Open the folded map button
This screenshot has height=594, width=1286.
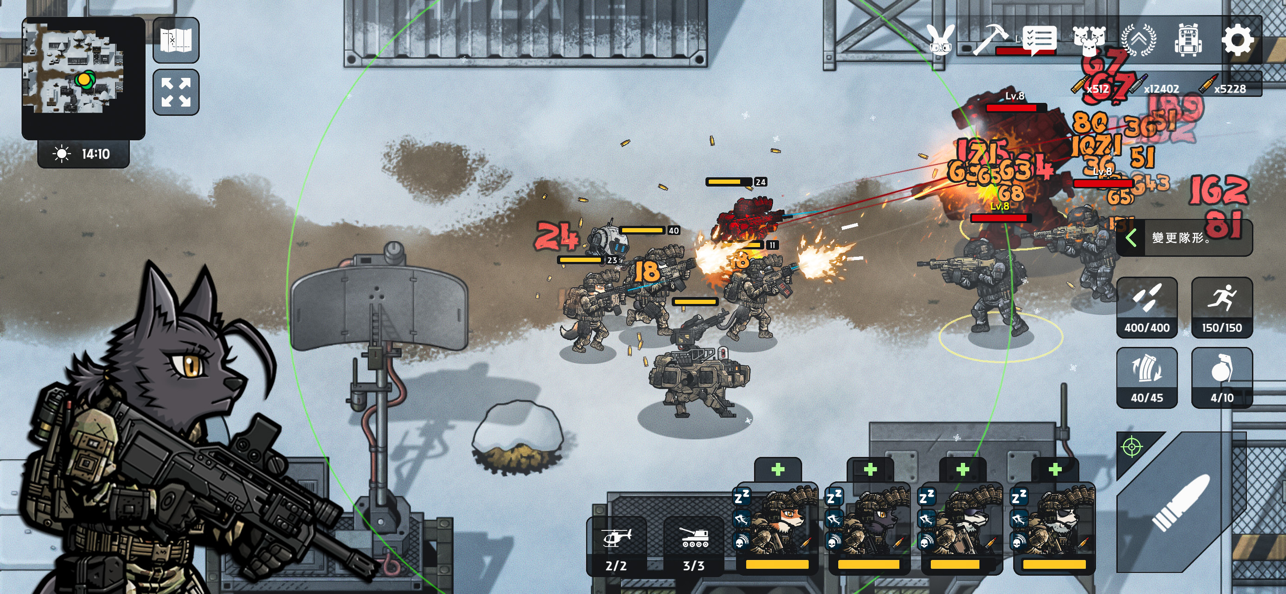(176, 41)
